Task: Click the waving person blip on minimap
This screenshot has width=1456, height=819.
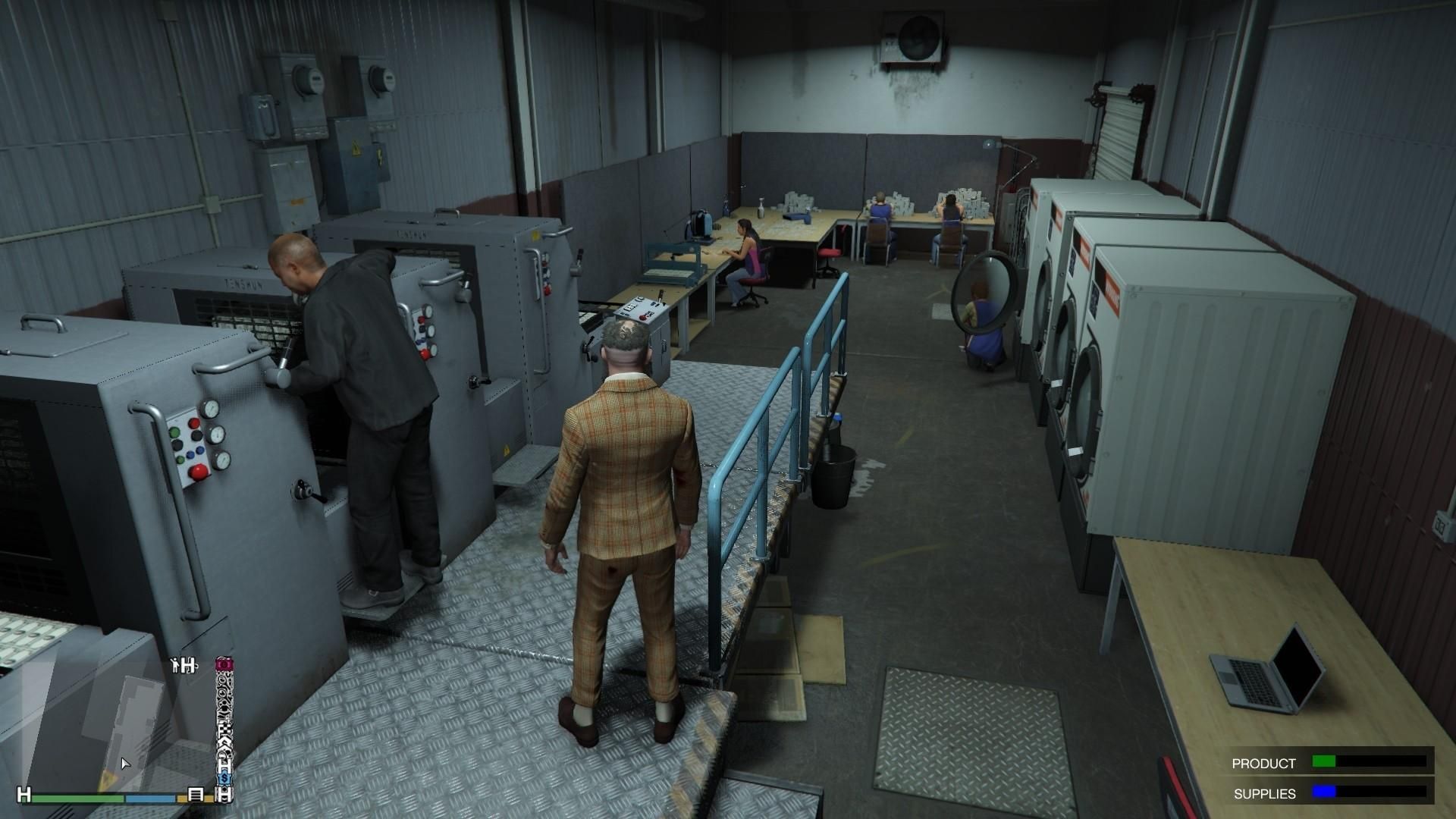Action: point(177,665)
